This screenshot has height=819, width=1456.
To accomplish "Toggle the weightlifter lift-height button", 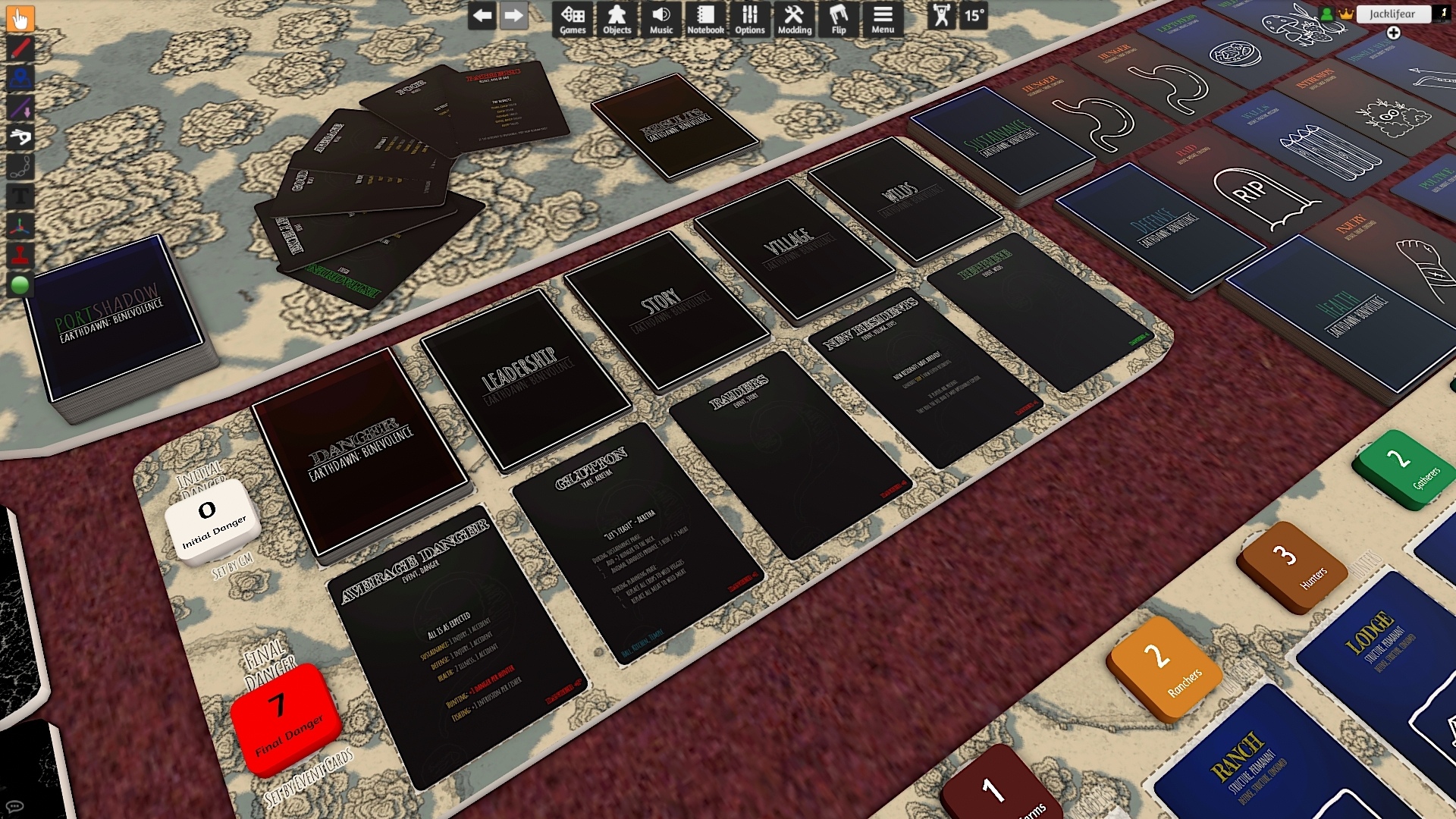I will click(x=941, y=15).
